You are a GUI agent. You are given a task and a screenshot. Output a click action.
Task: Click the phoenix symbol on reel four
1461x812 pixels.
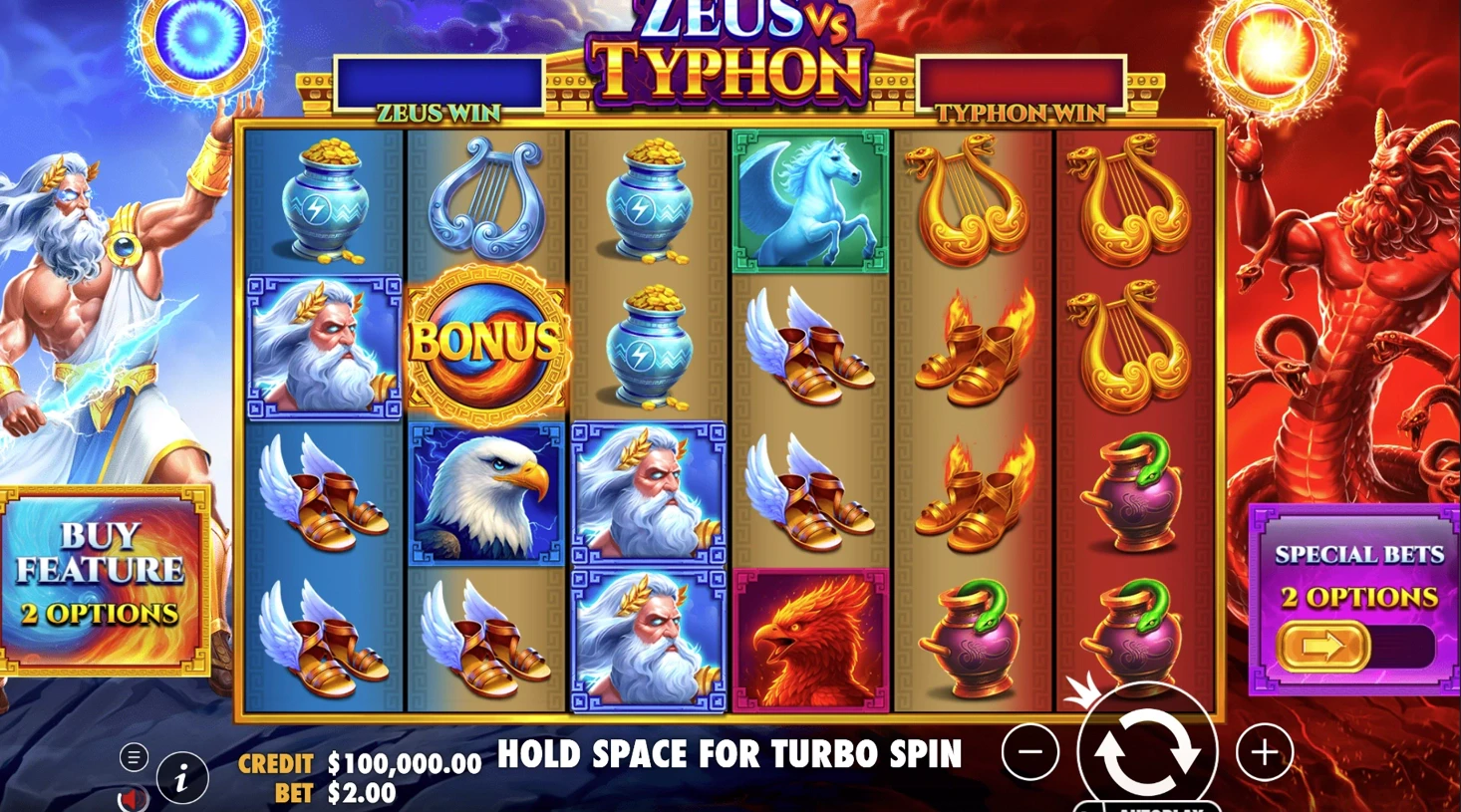pos(809,638)
